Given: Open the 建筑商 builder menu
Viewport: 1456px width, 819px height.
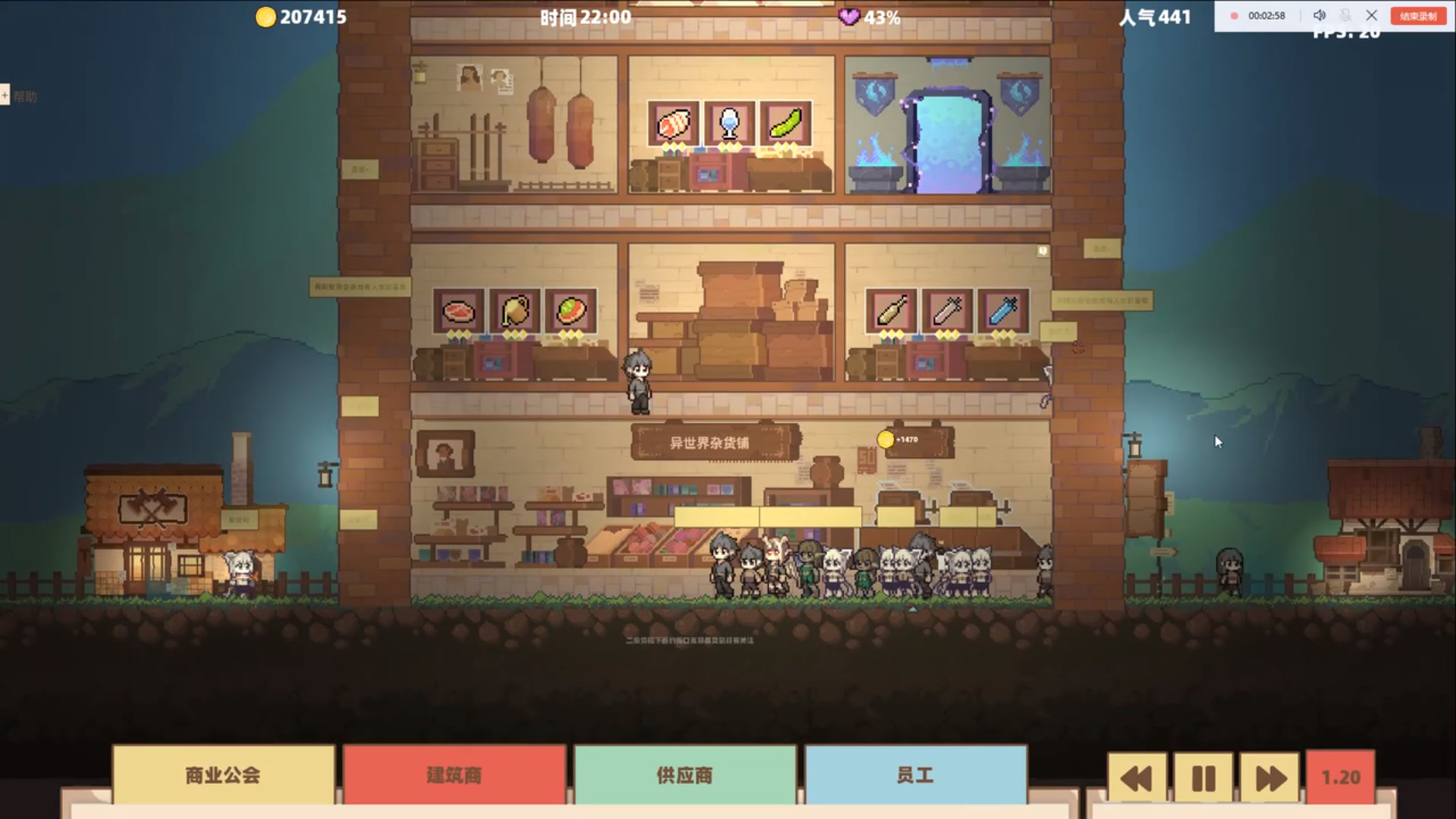Looking at the screenshot, I should 455,774.
